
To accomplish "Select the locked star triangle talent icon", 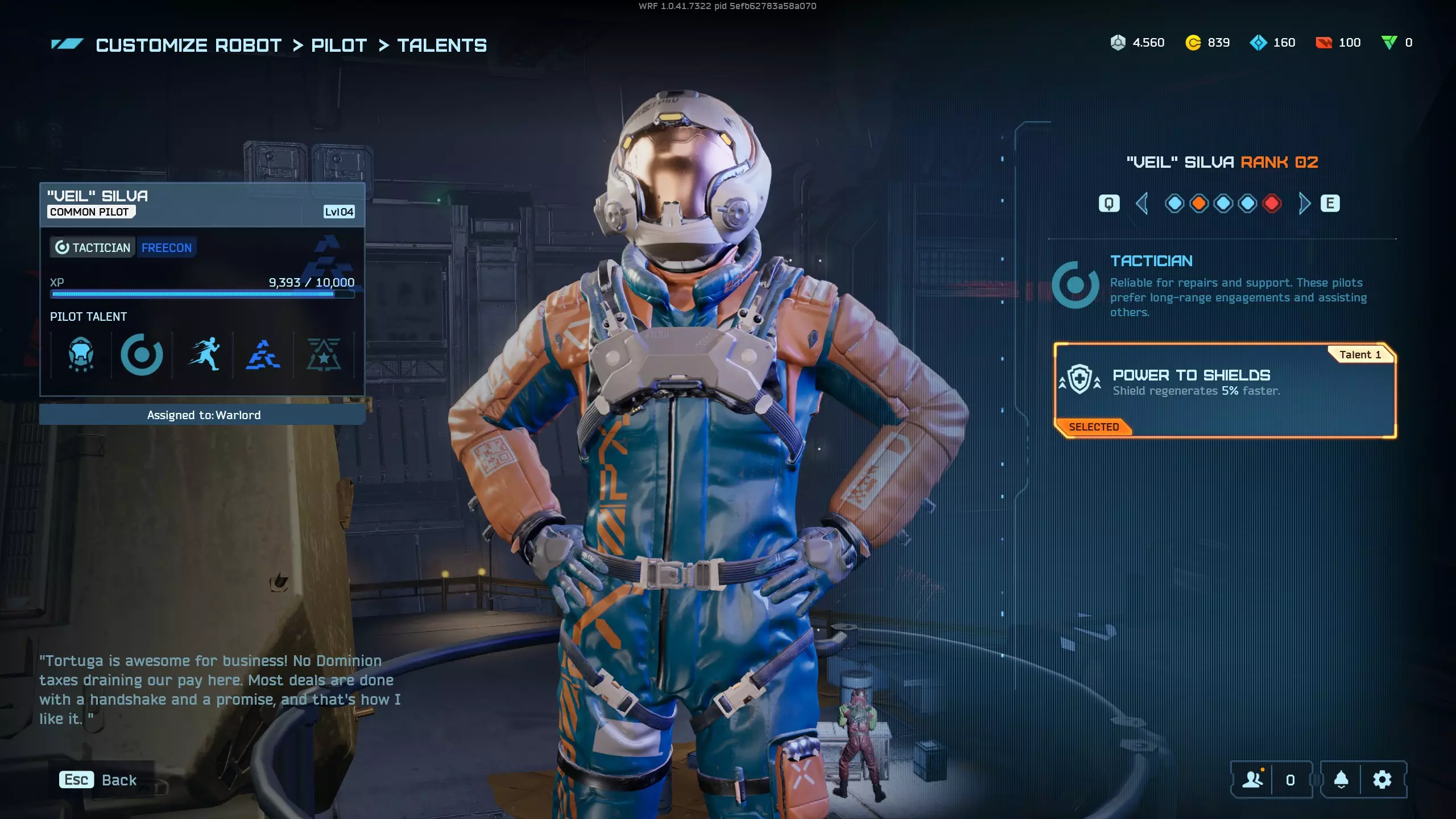I will click(x=324, y=355).
